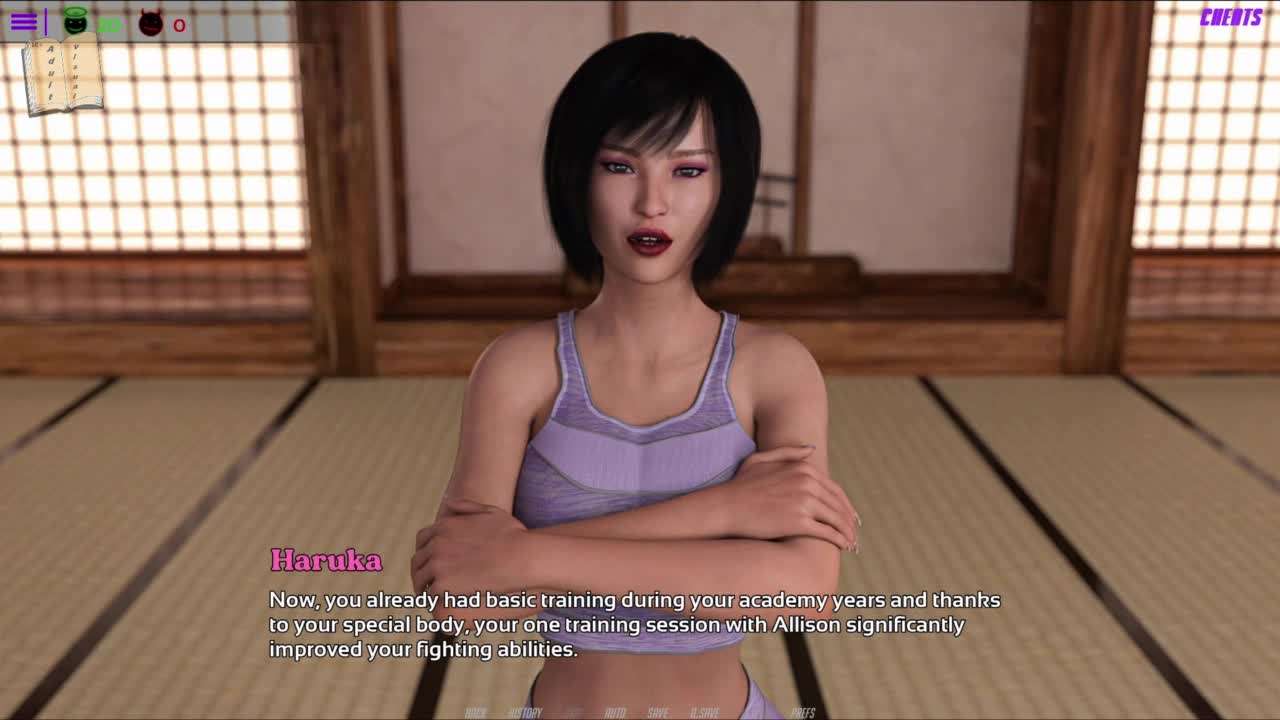The image size is (1280, 720).
Task: Click the red devil face icon
Action: (x=151, y=23)
